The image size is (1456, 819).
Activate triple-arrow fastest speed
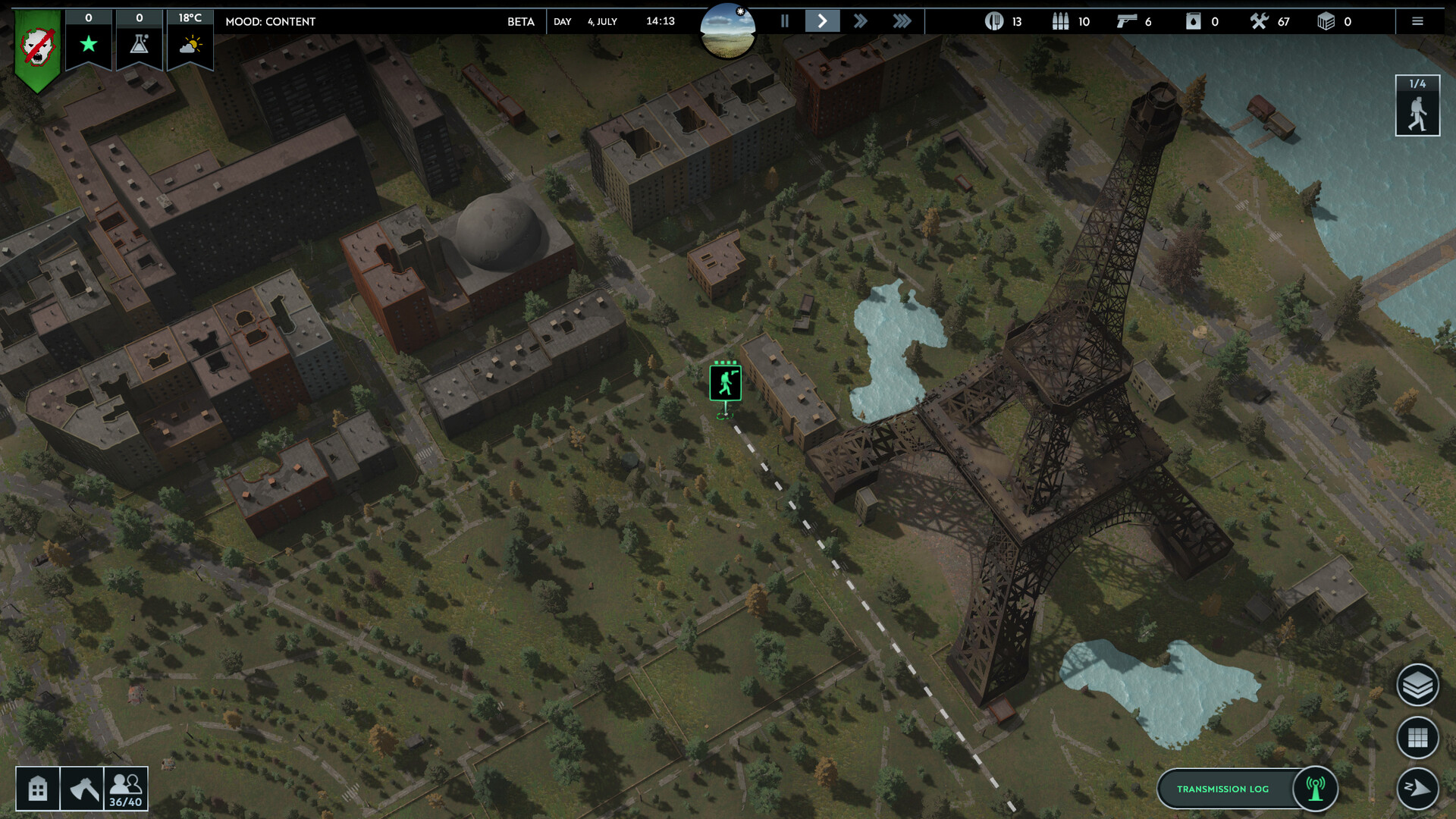coord(902,21)
